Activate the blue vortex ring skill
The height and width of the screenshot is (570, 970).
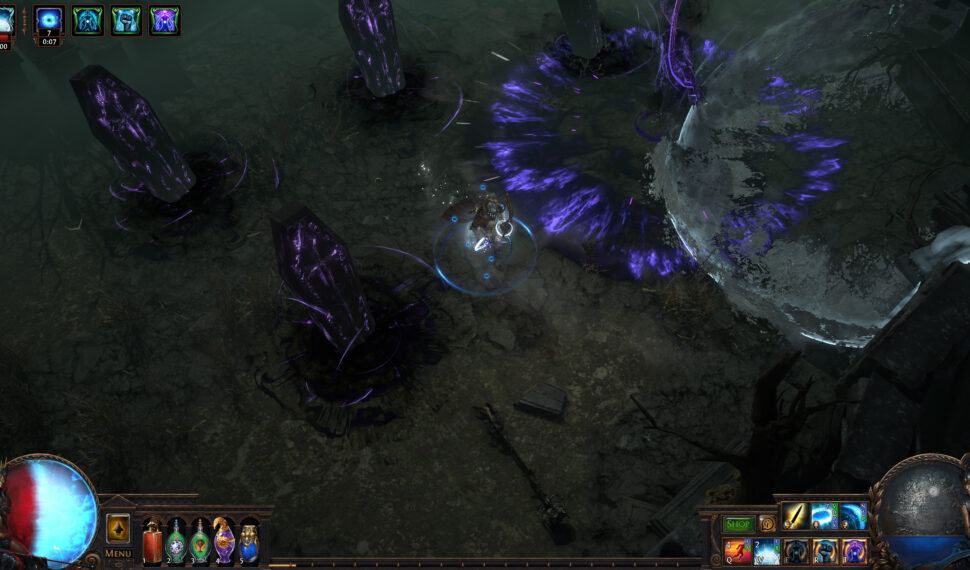click(824, 517)
